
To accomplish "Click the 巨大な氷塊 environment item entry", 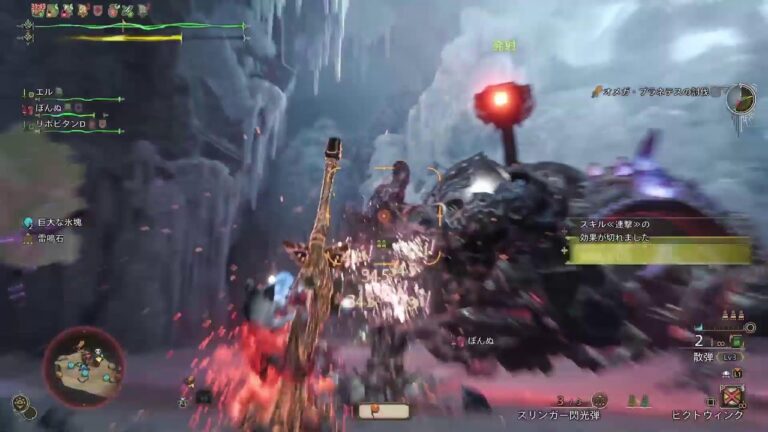I will [59, 222].
